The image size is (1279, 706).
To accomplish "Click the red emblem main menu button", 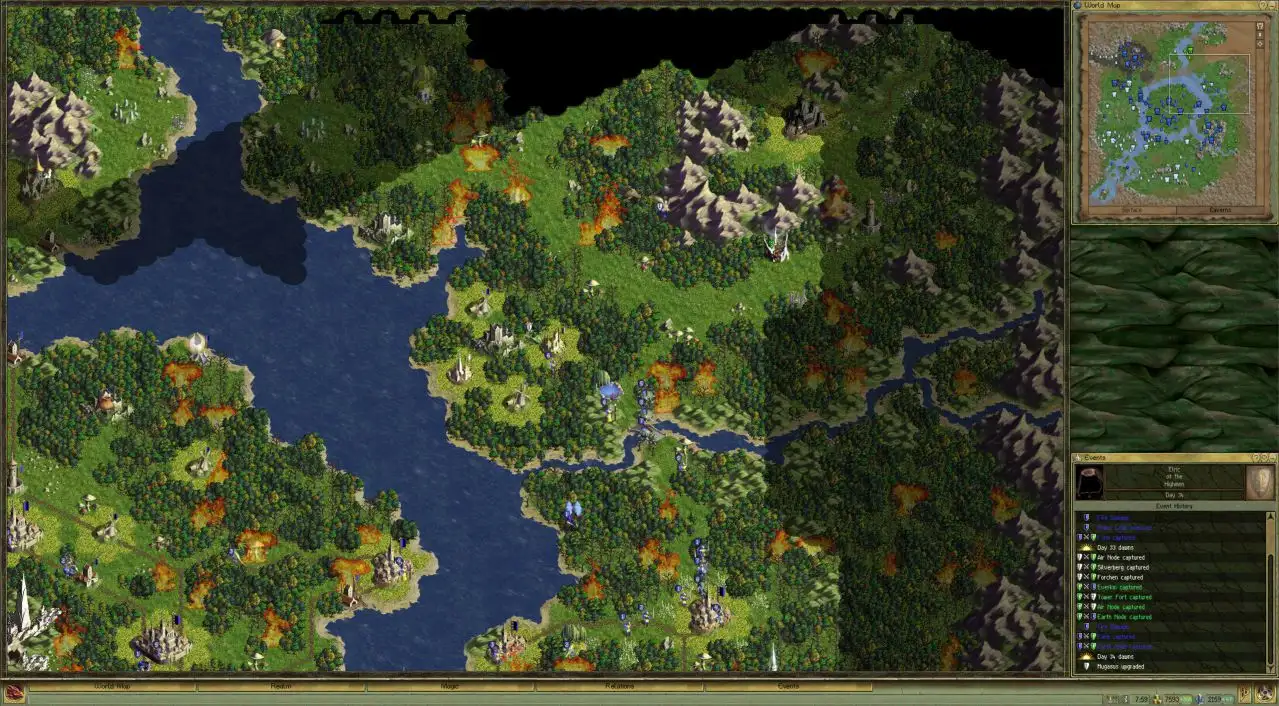I will point(14,690).
